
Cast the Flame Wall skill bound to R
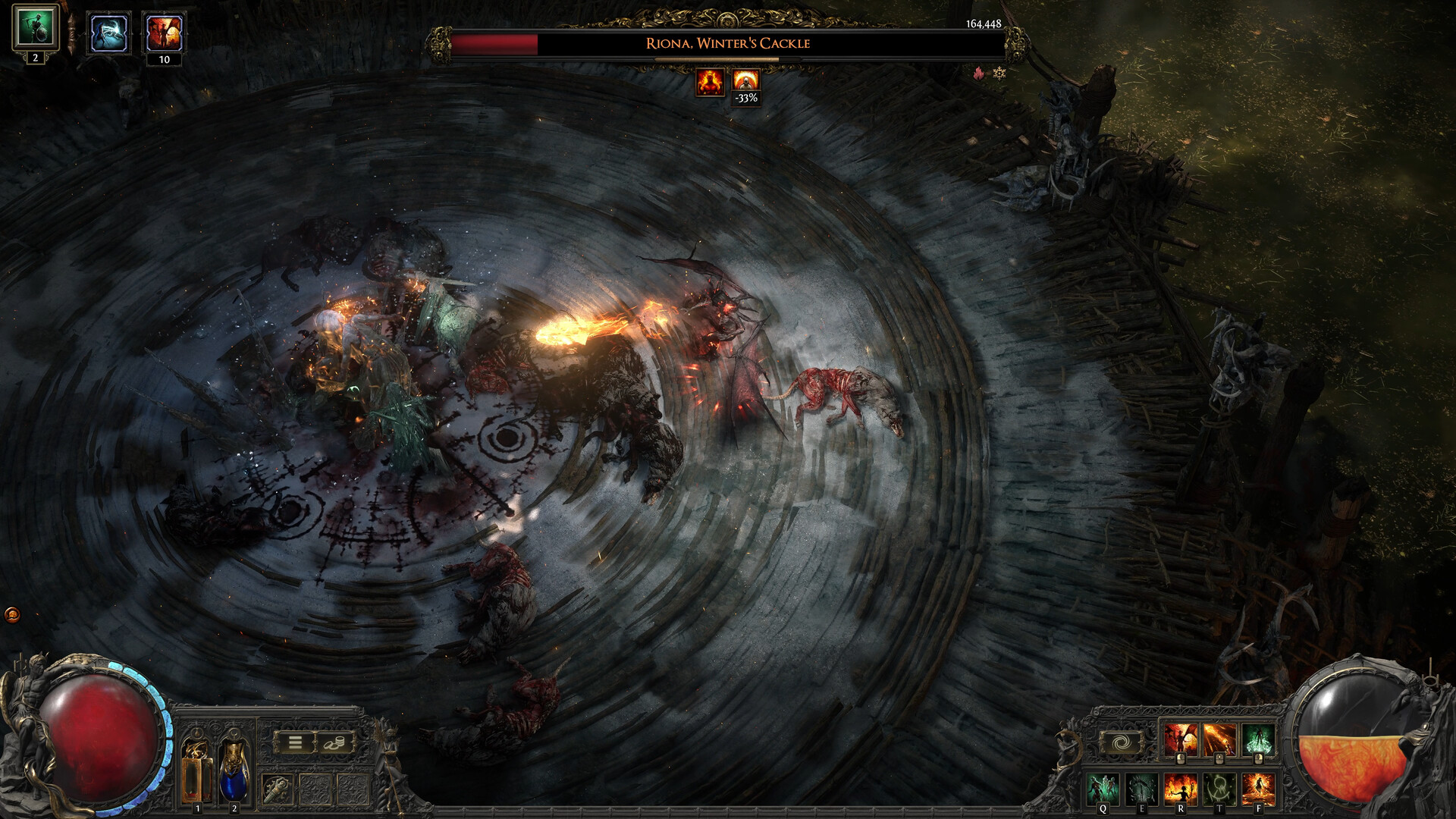pyautogui.click(x=1181, y=788)
